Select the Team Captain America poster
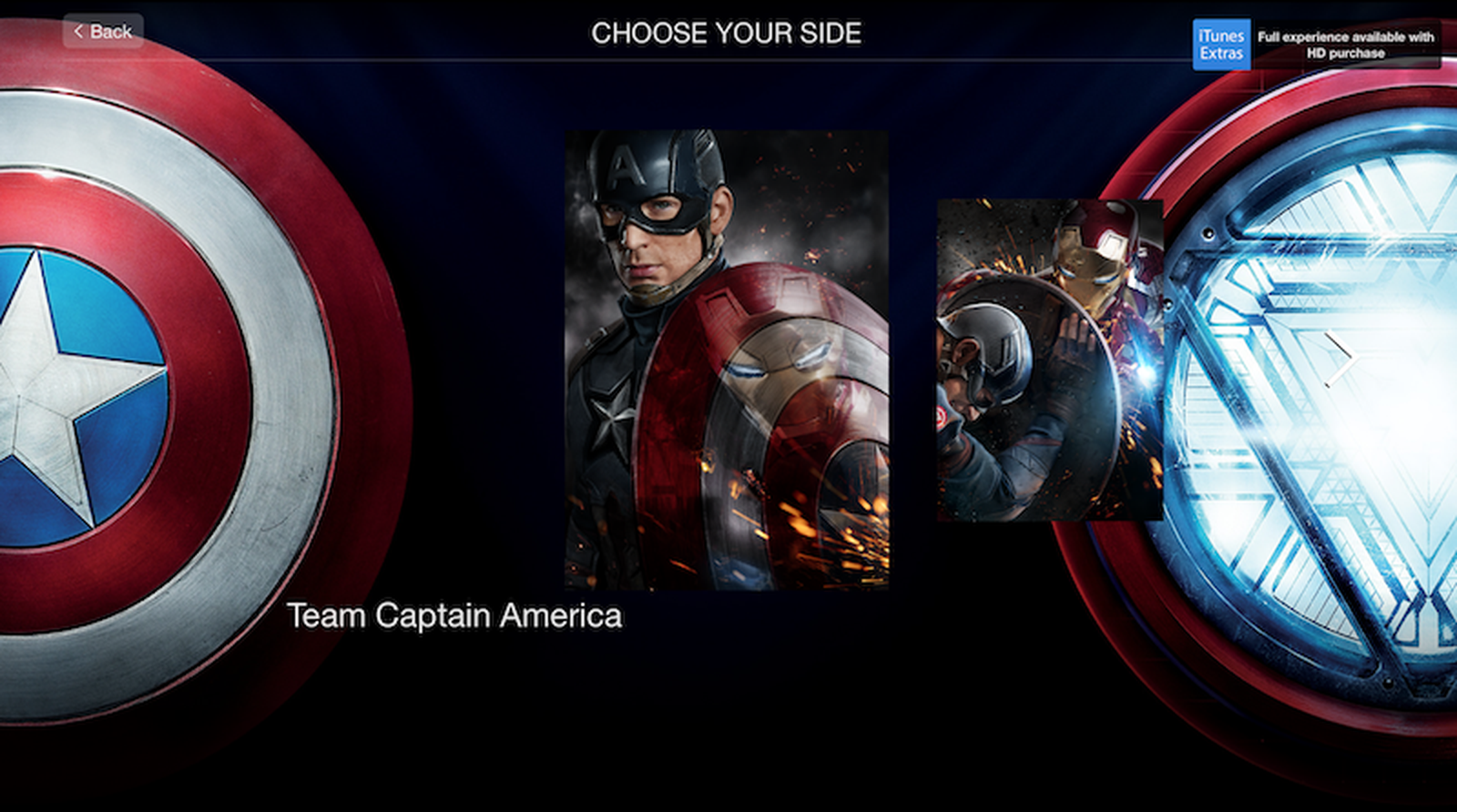Image resolution: width=1457 pixels, height=812 pixels. click(x=726, y=360)
